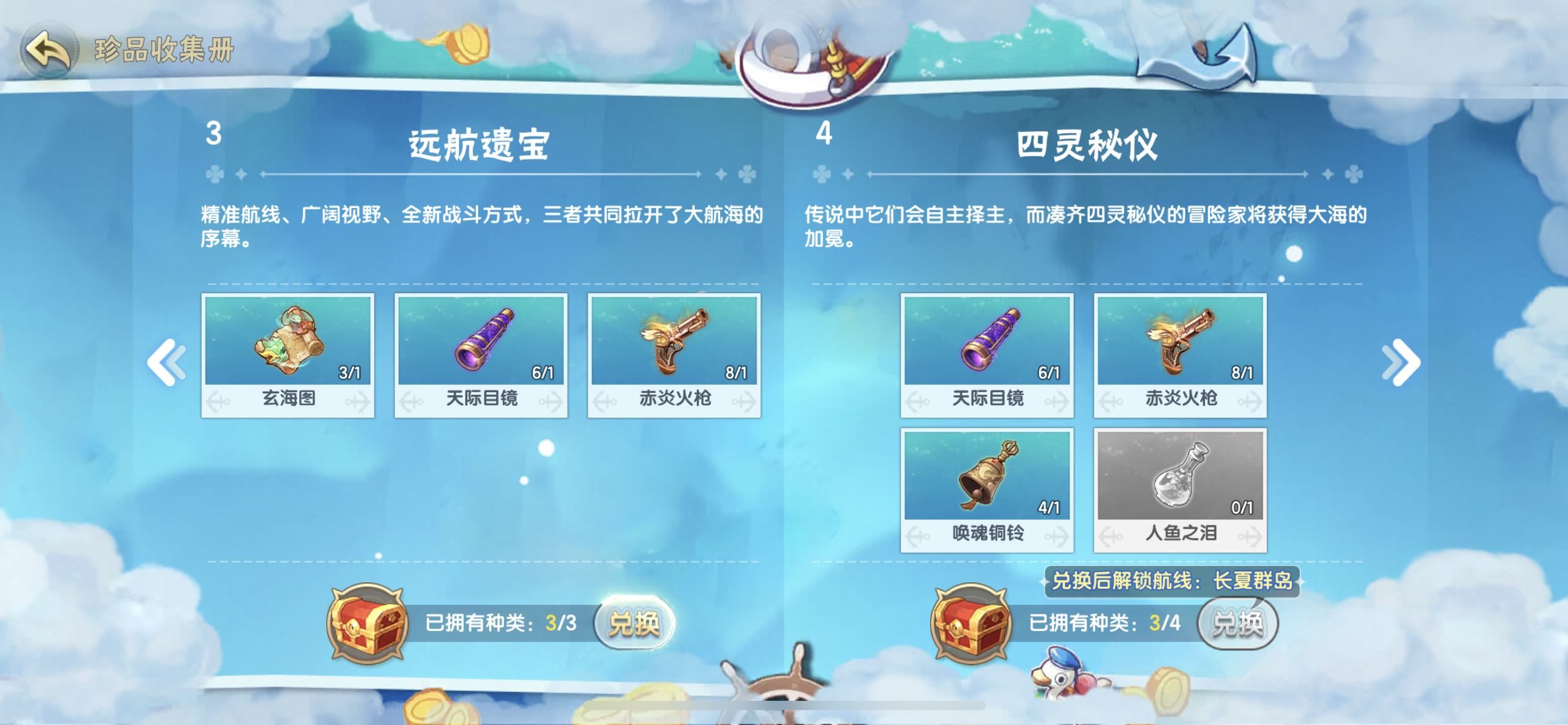
Task: Select the 赤炎火枪 flintlock in 远航遗宝
Action: point(675,353)
